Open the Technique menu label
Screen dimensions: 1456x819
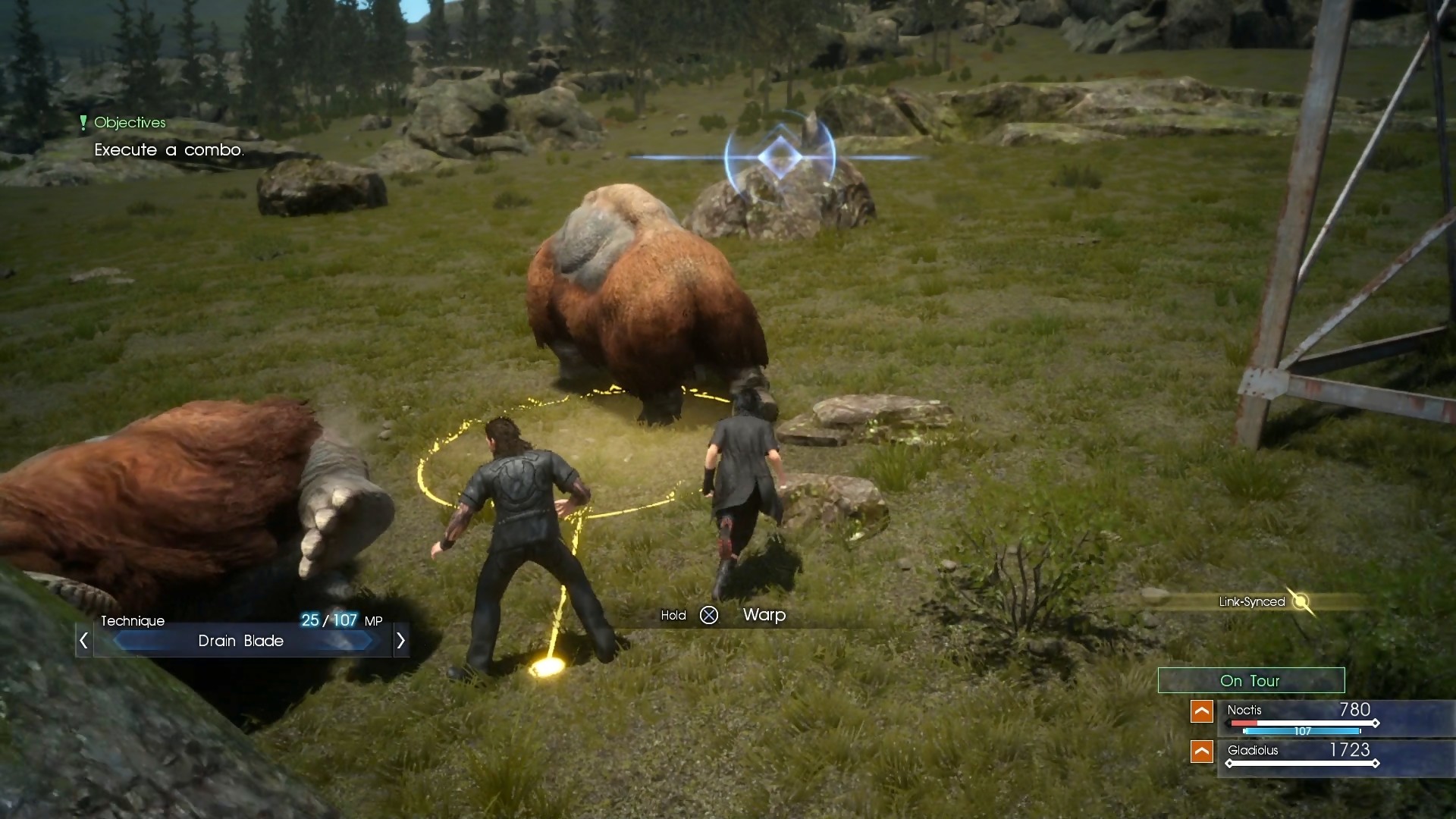coord(133,621)
